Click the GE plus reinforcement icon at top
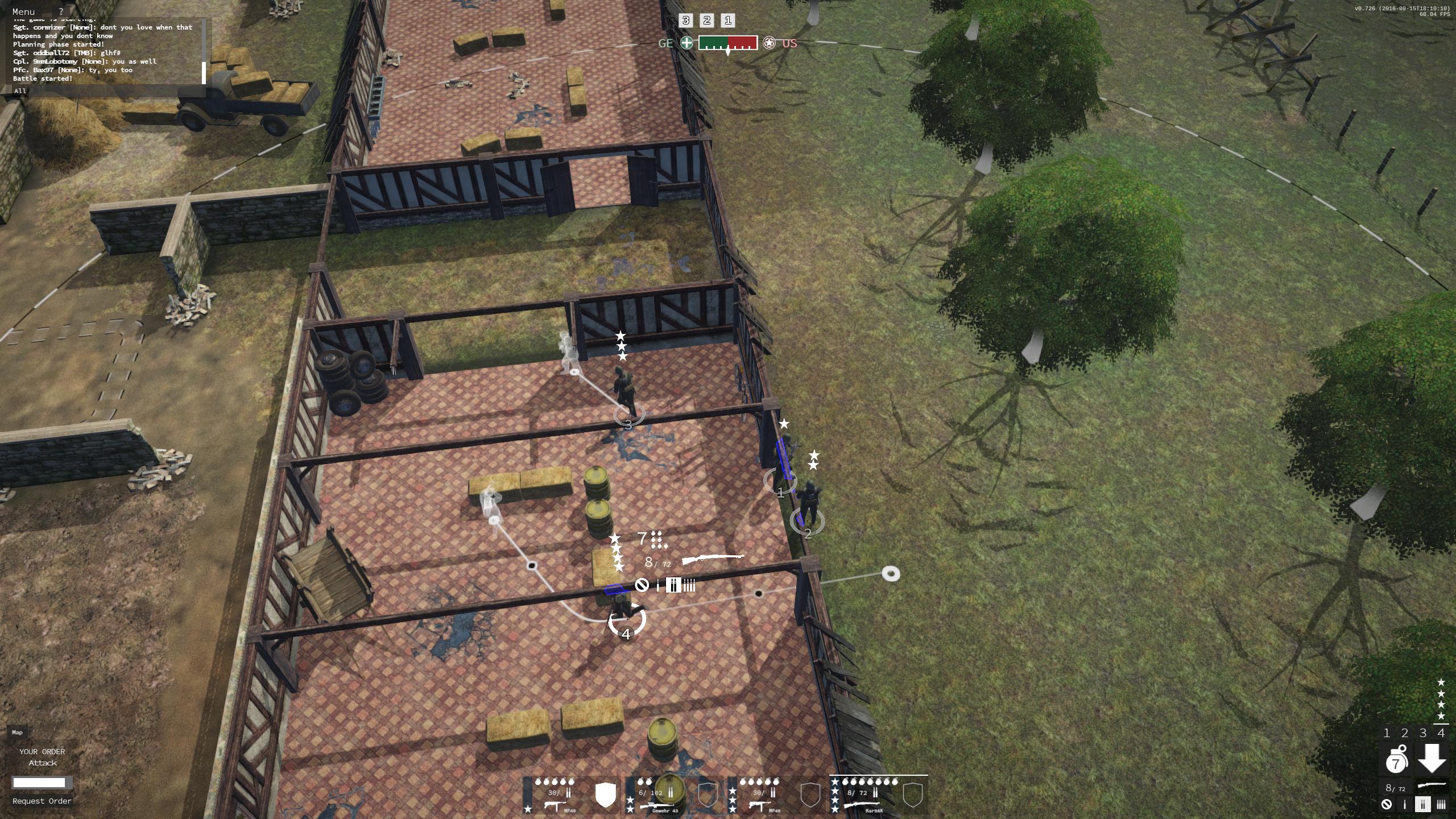This screenshot has height=819, width=1456. [686, 44]
